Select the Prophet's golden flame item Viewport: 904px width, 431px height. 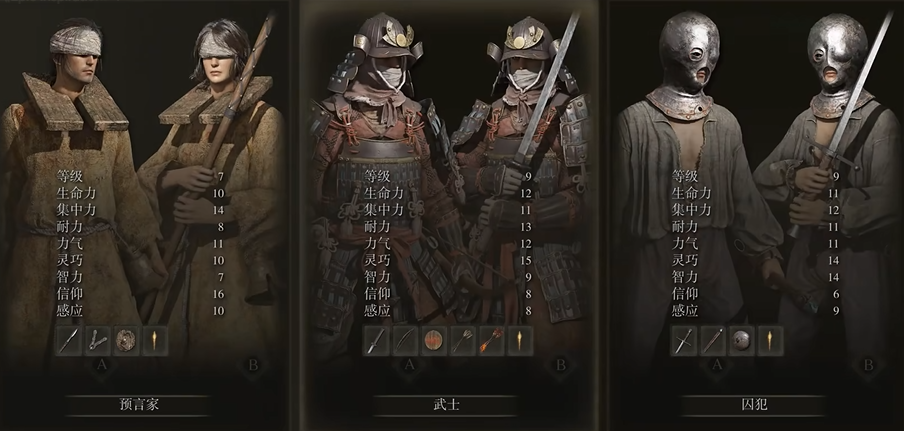(x=155, y=342)
